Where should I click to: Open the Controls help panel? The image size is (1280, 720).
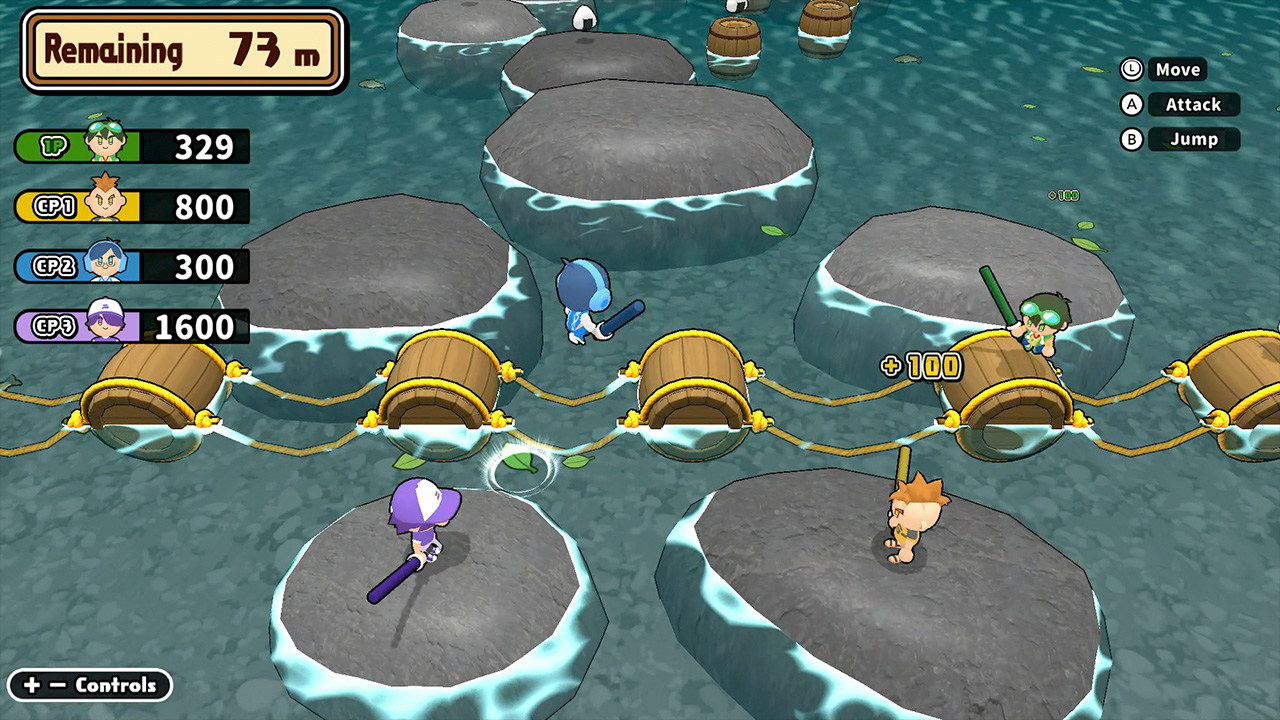(x=89, y=685)
